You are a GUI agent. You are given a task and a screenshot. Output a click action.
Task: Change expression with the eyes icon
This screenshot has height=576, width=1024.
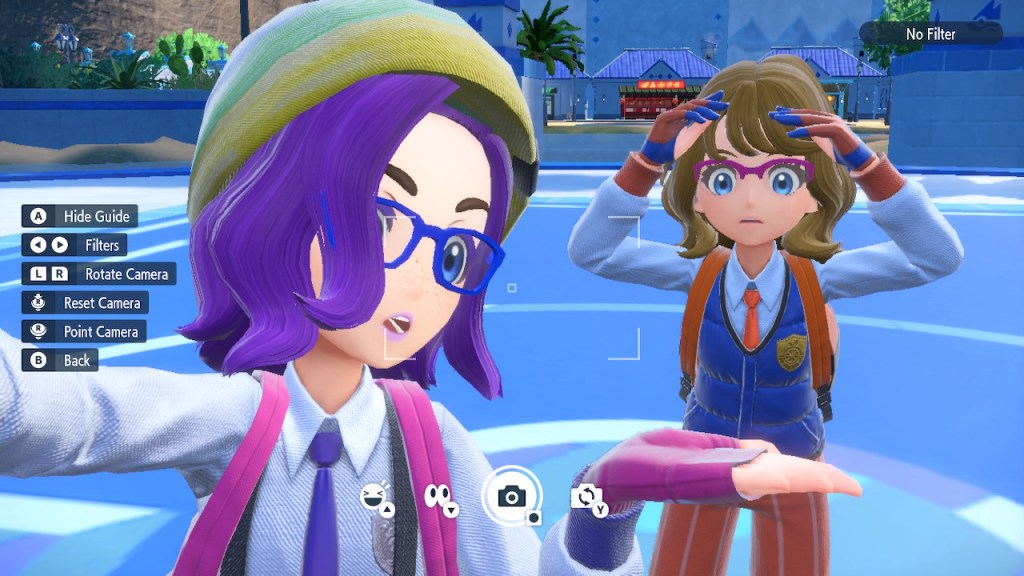pos(439,496)
